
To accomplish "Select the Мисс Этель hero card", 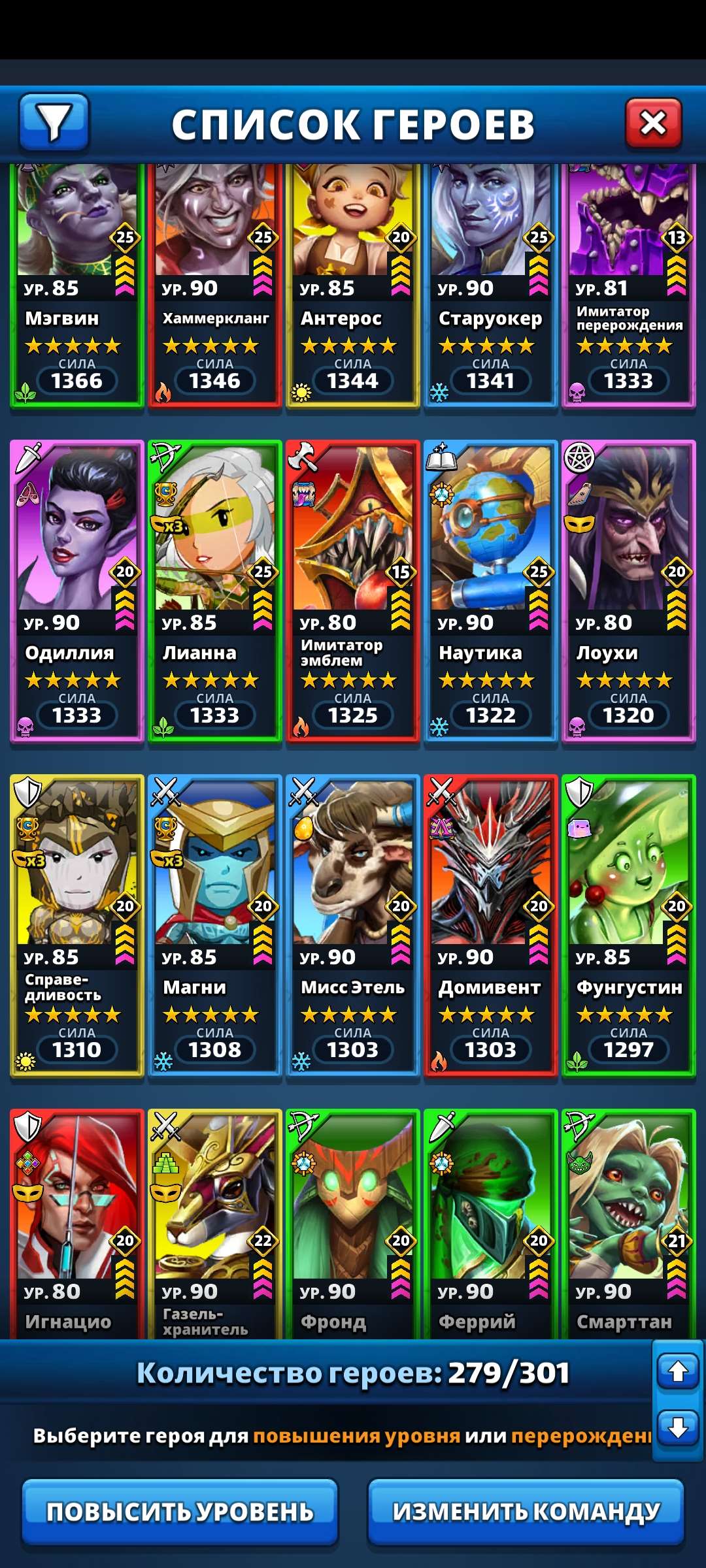I will 353,926.
